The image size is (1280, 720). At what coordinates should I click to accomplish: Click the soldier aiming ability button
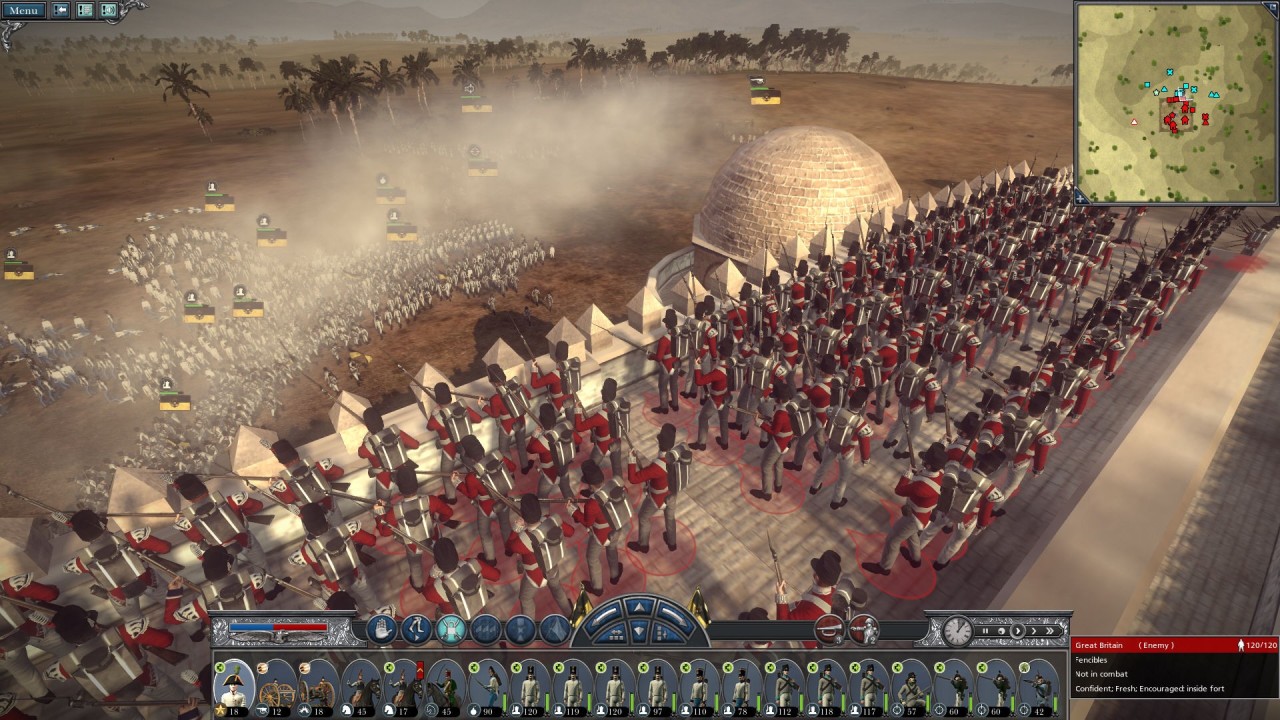point(865,630)
